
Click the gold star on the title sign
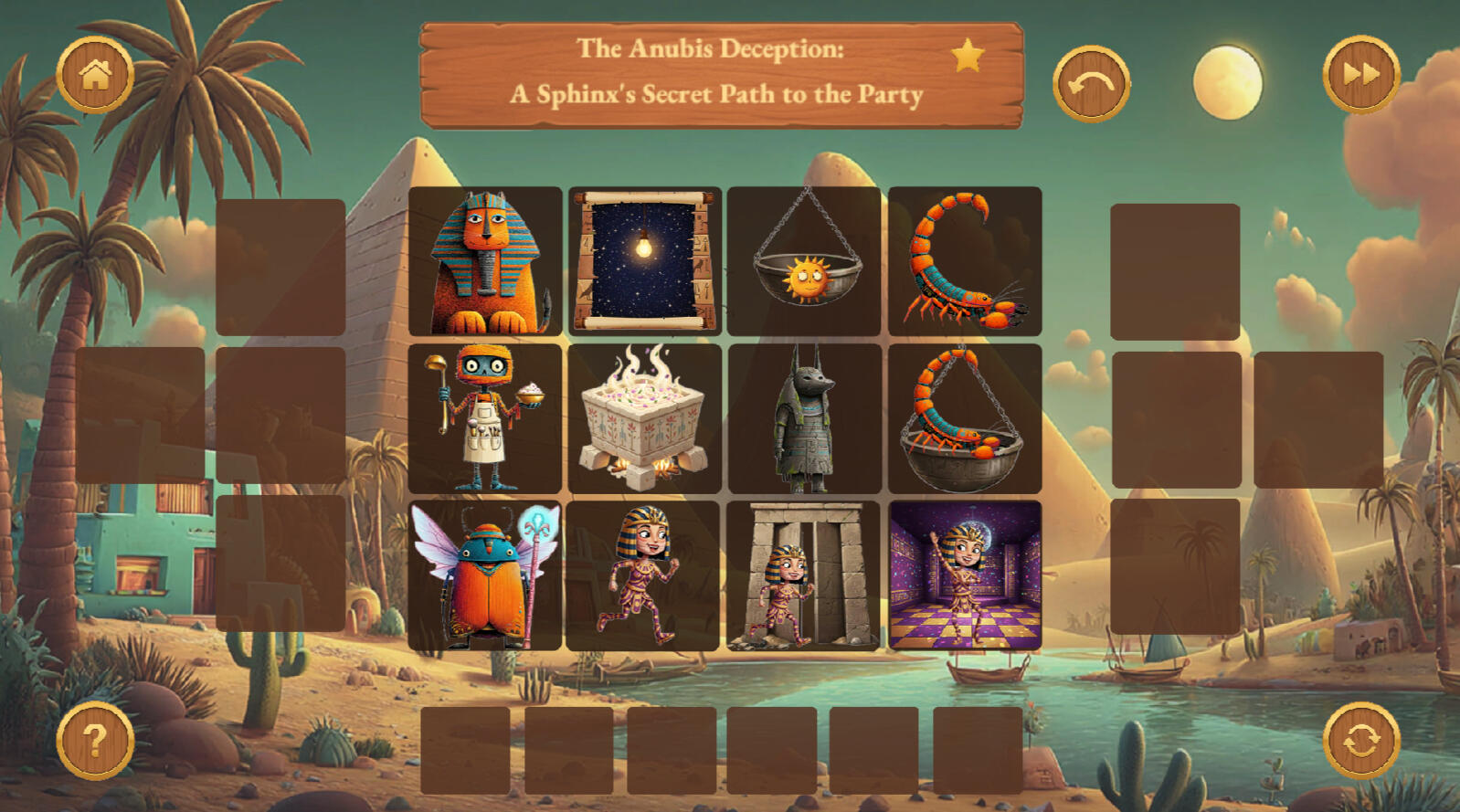(x=968, y=57)
